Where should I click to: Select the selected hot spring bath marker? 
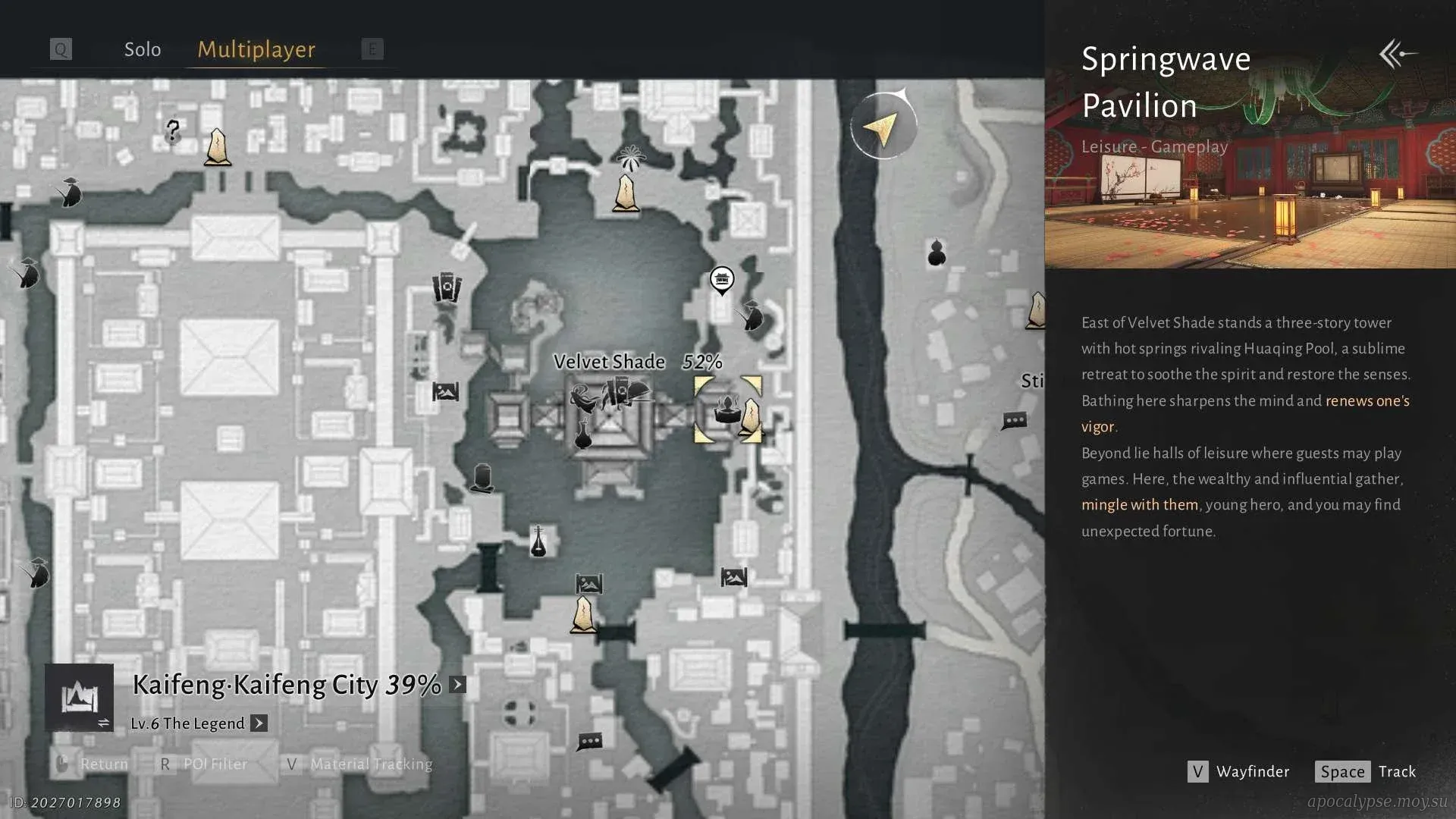click(727, 409)
